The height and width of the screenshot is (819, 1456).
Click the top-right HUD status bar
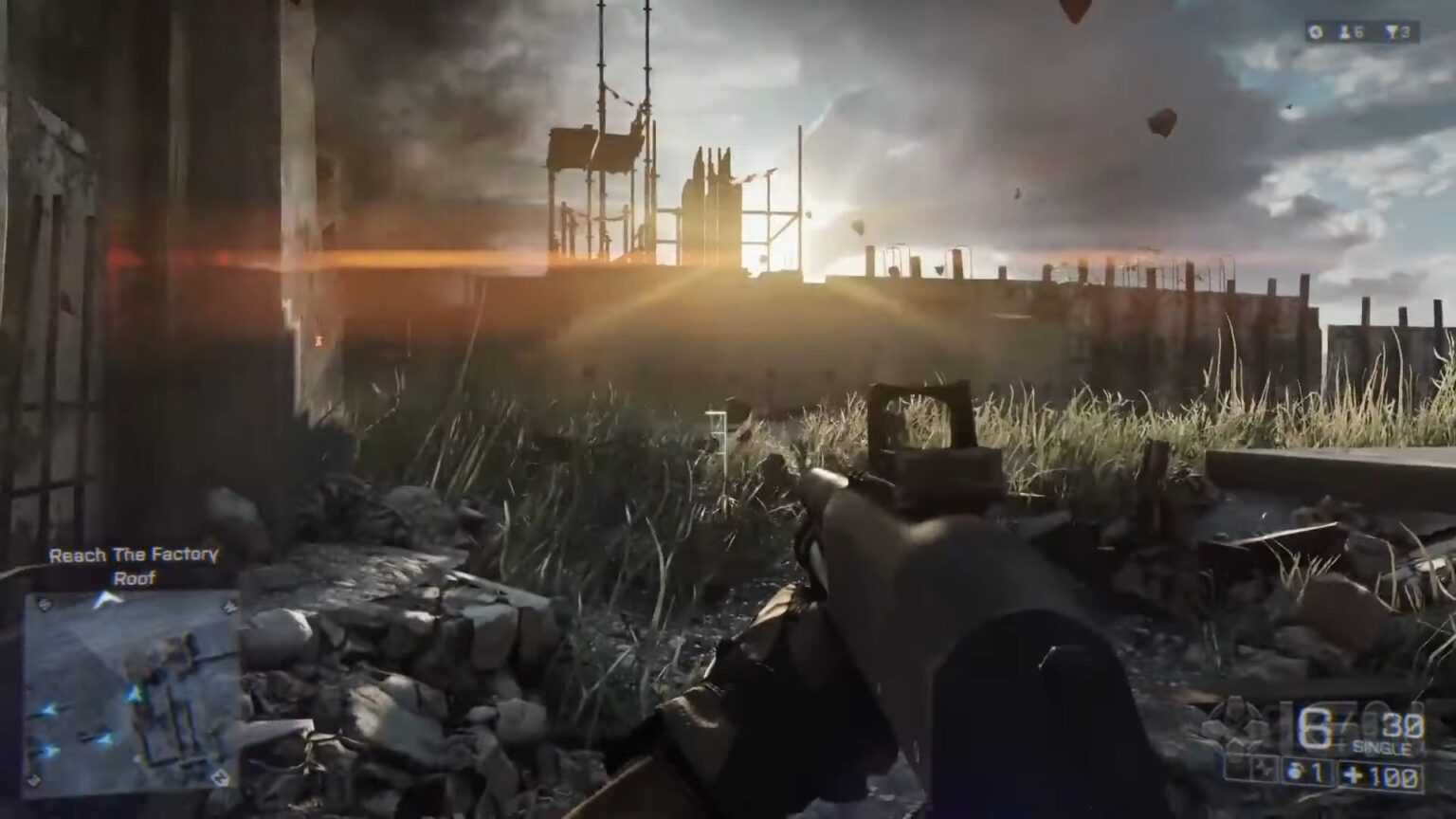(x=1362, y=31)
